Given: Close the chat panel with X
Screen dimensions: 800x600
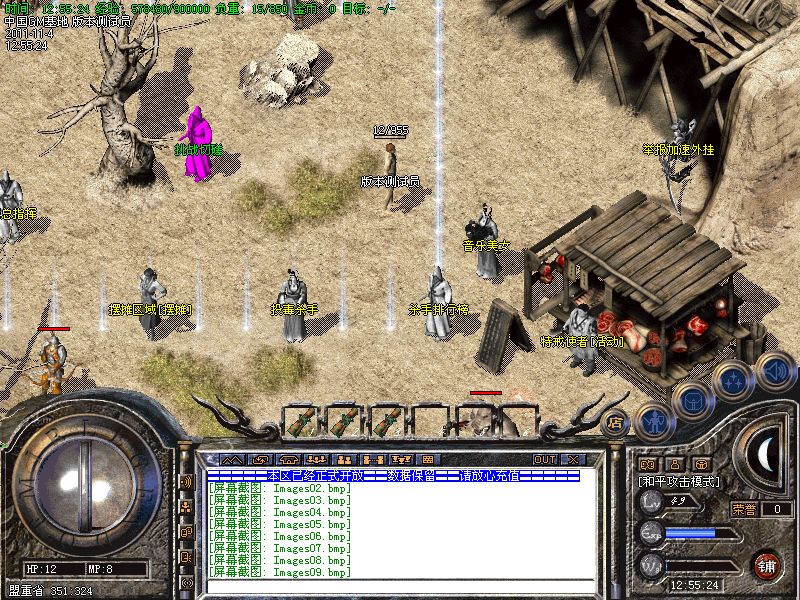Looking at the screenshot, I should [x=573, y=459].
